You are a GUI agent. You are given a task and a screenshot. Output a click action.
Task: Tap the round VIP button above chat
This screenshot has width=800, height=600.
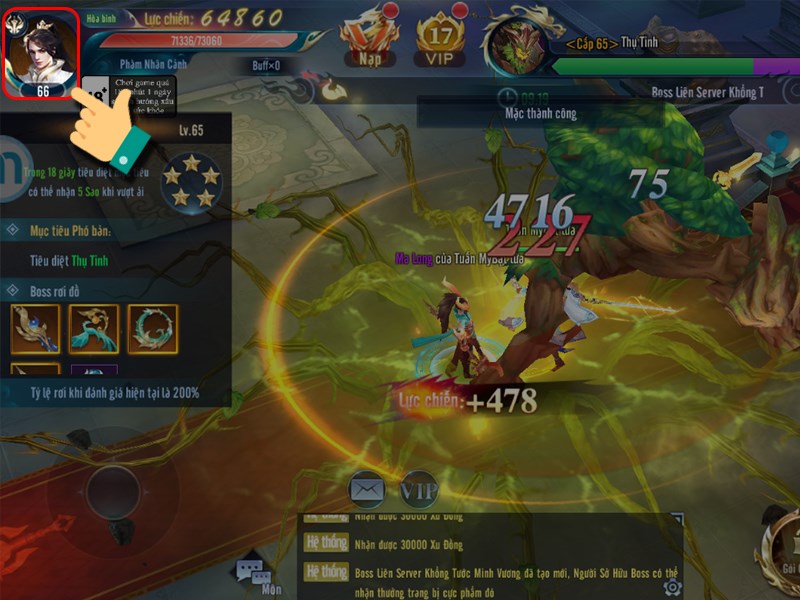419,490
